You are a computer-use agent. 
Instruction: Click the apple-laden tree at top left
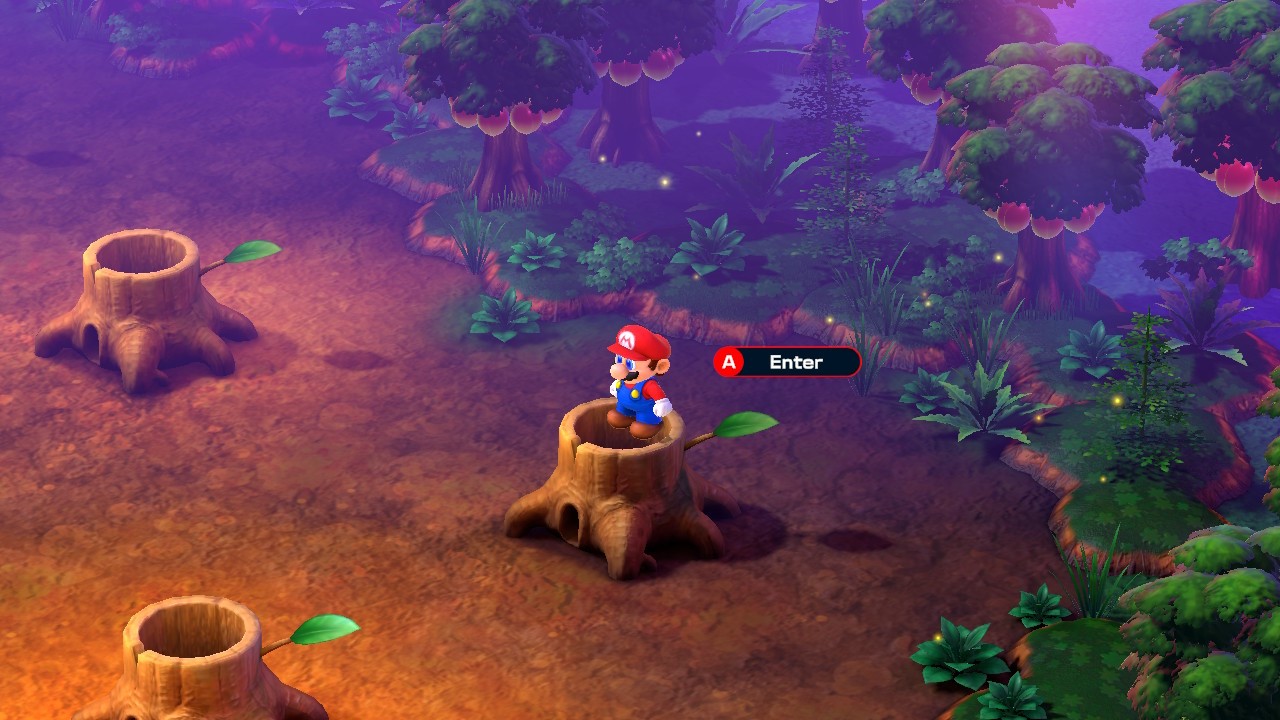tap(500, 90)
